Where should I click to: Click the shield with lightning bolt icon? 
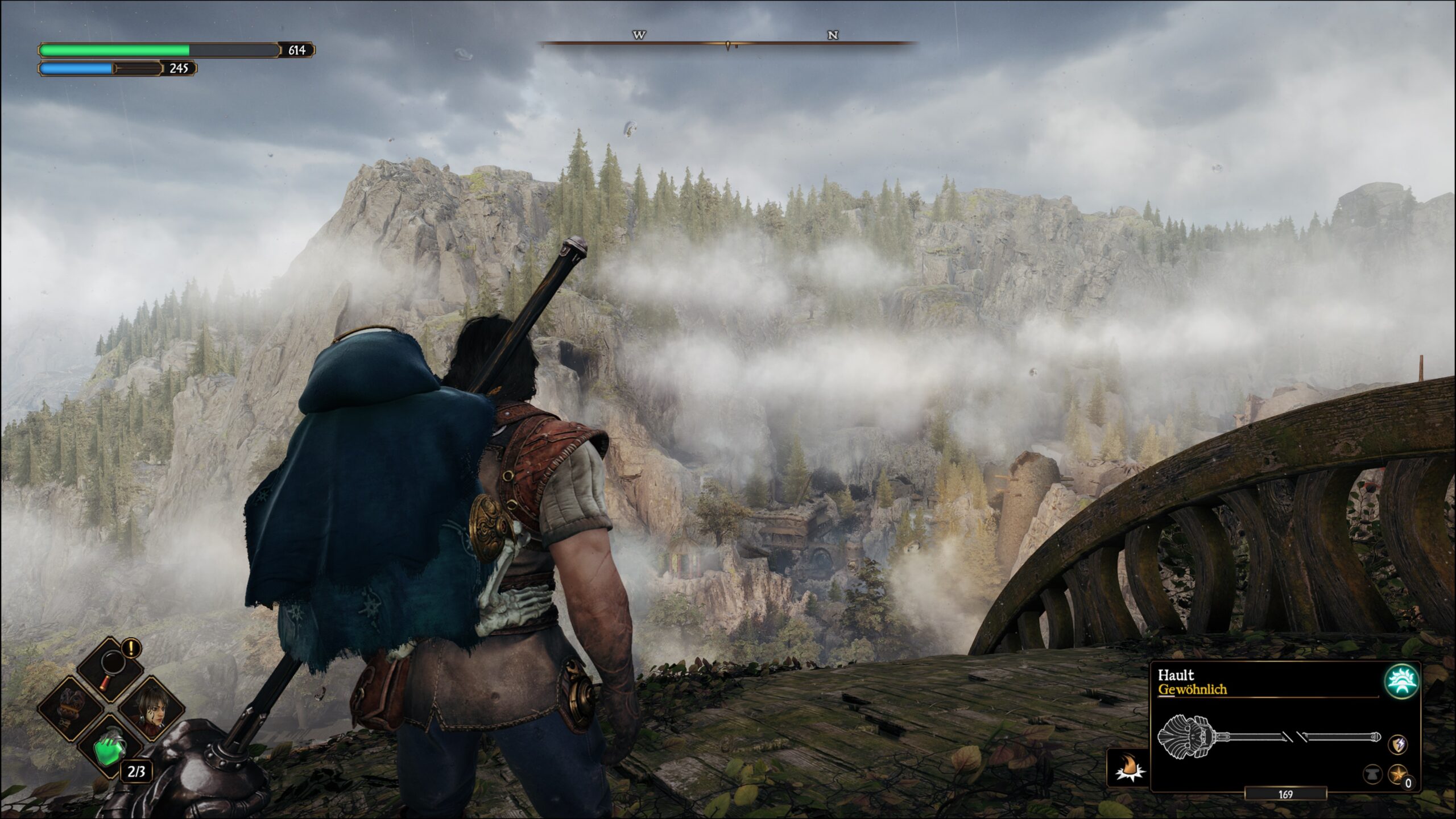tap(1399, 744)
